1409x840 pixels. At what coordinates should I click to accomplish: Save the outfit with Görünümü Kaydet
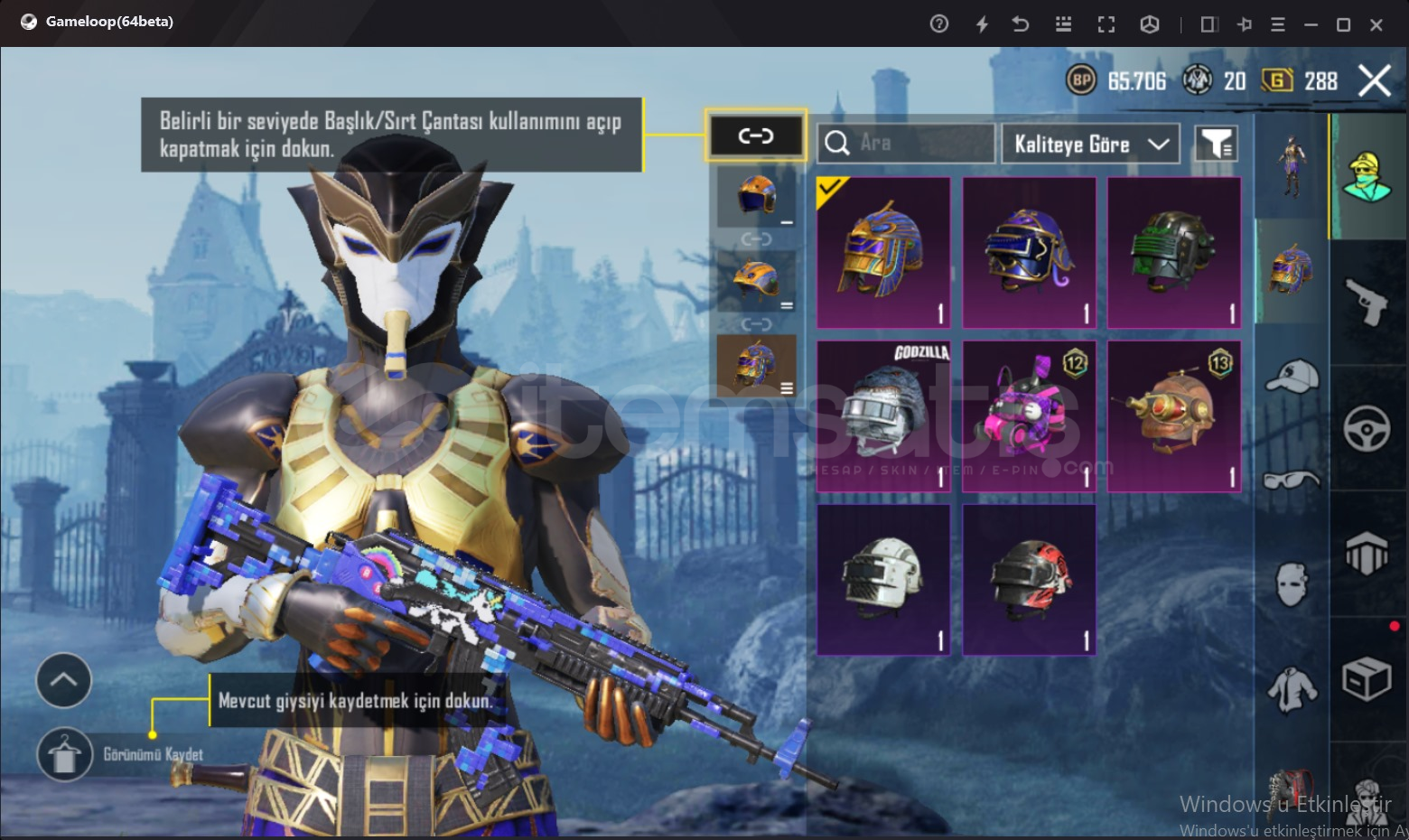[65, 754]
